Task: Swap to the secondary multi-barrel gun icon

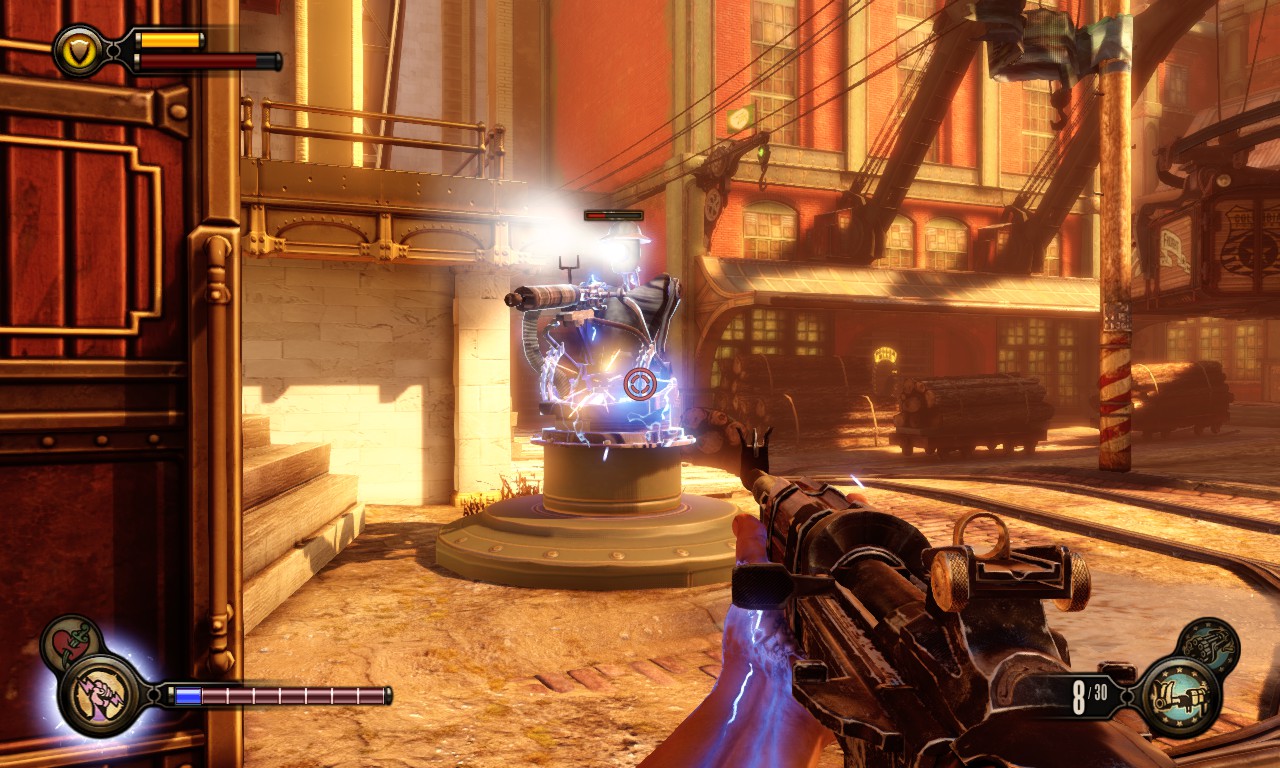Action: [x=1208, y=647]
